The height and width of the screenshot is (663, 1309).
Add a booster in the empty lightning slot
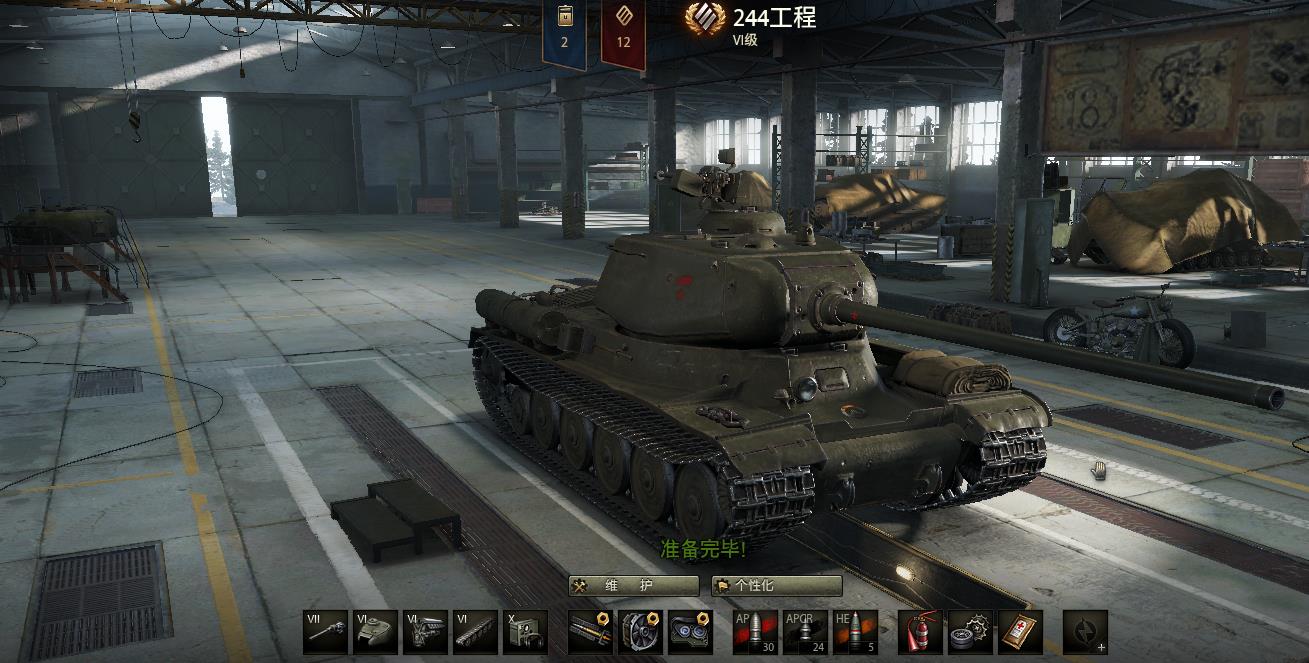(x=1085, y=632)
